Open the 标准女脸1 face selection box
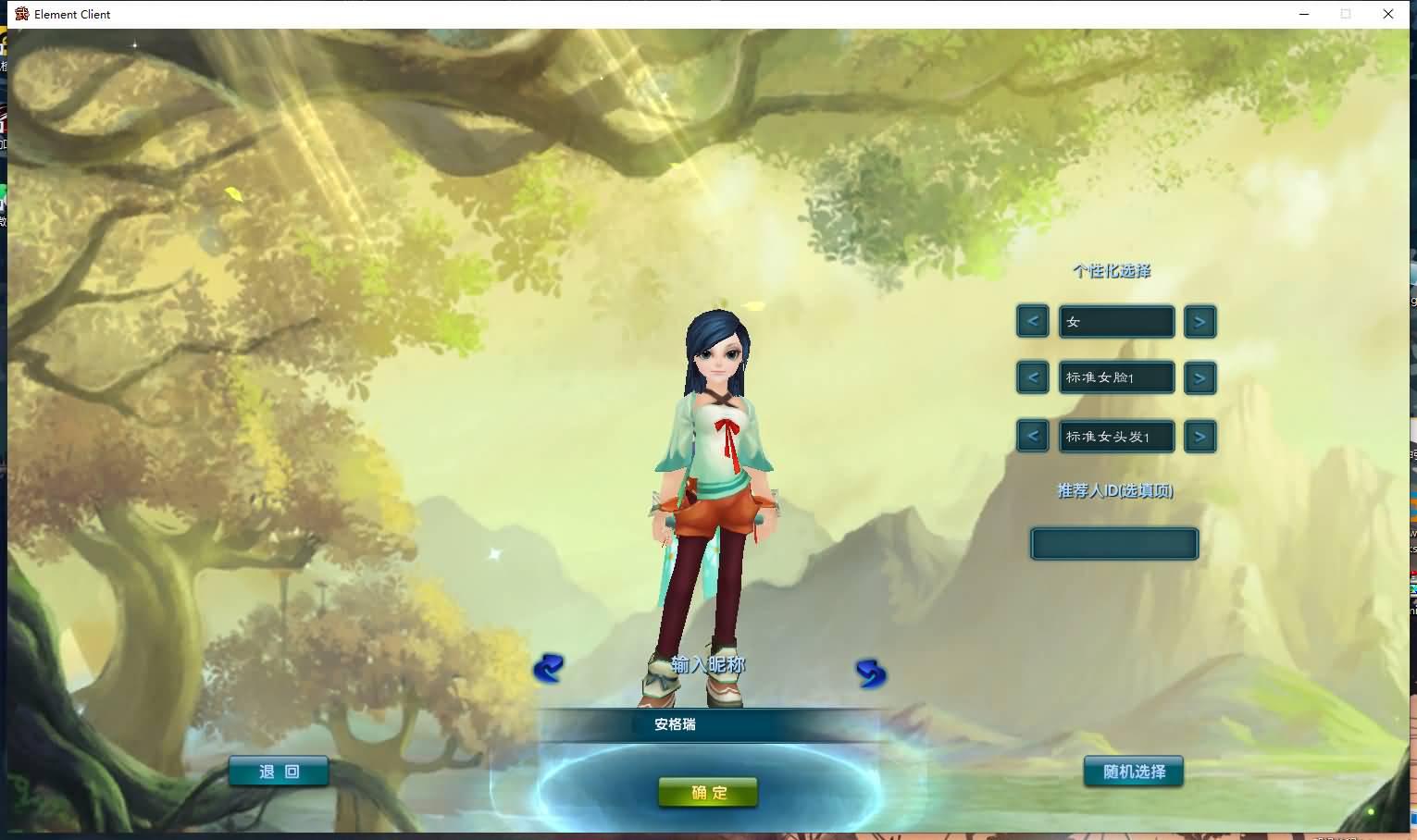 pos(1115,377)
